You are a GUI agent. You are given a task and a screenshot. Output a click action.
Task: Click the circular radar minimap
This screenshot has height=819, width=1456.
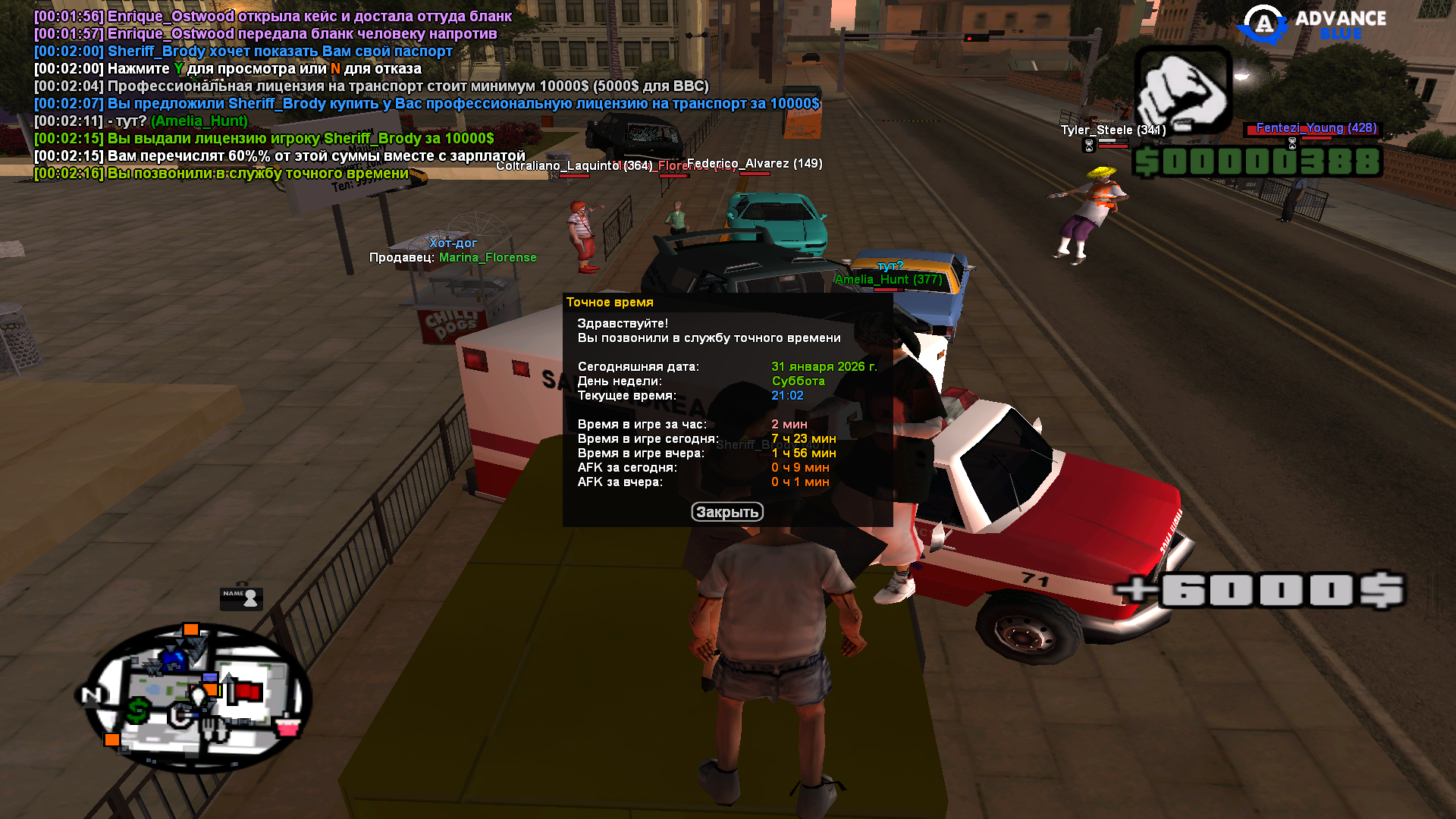coord(196,696)
